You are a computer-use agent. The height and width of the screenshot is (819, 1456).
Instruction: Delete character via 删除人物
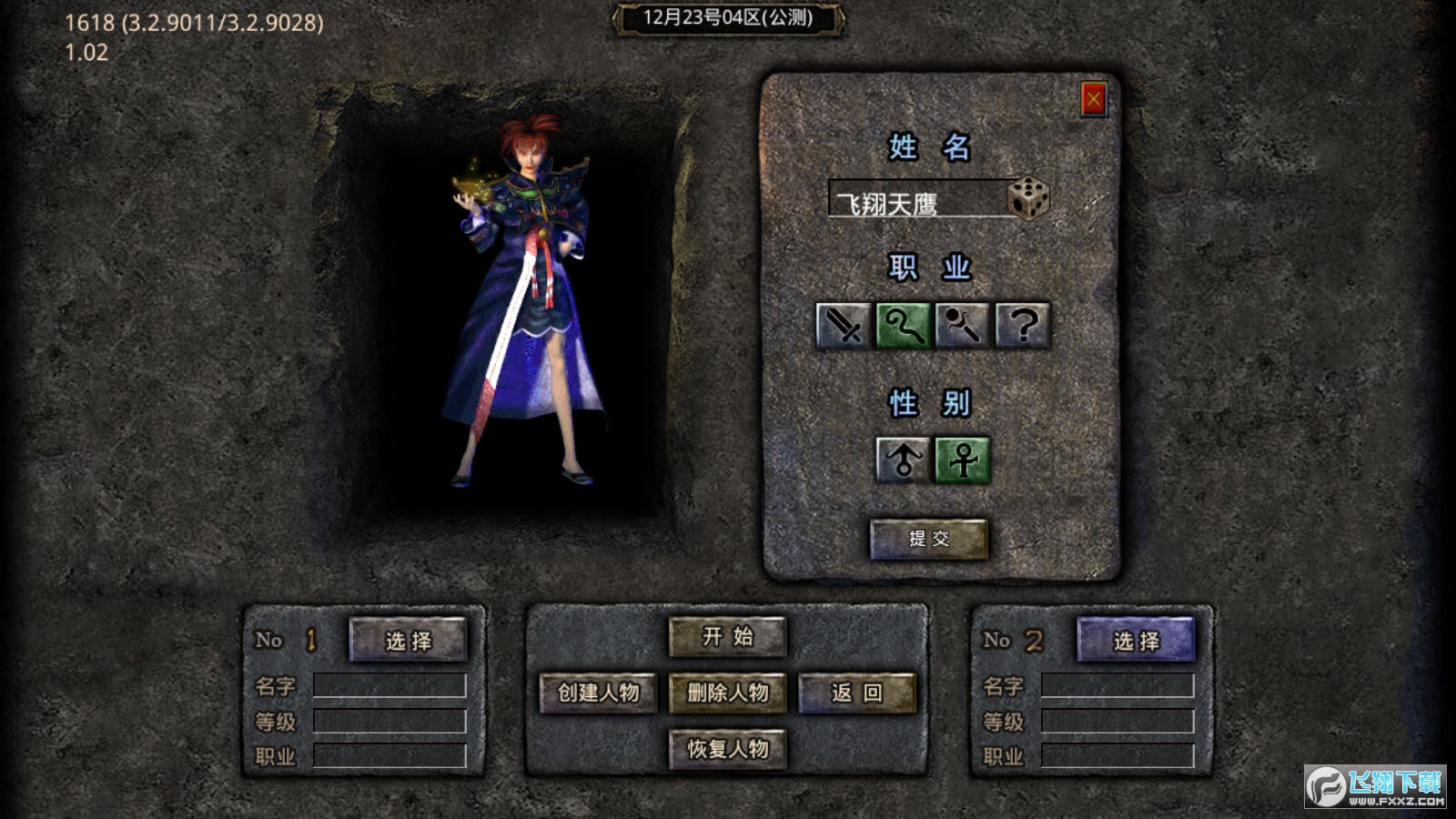pos(727,693)
